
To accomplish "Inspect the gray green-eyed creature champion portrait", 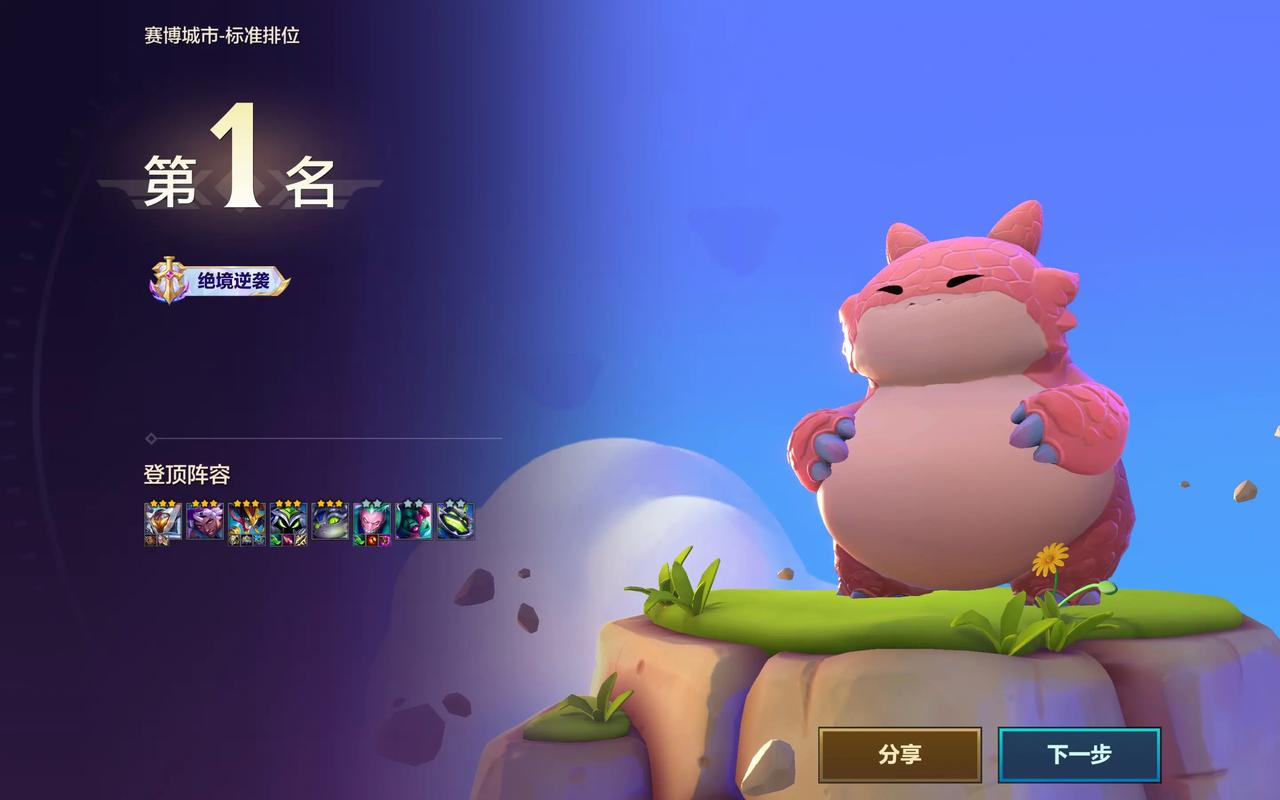I will coord(330,521).
